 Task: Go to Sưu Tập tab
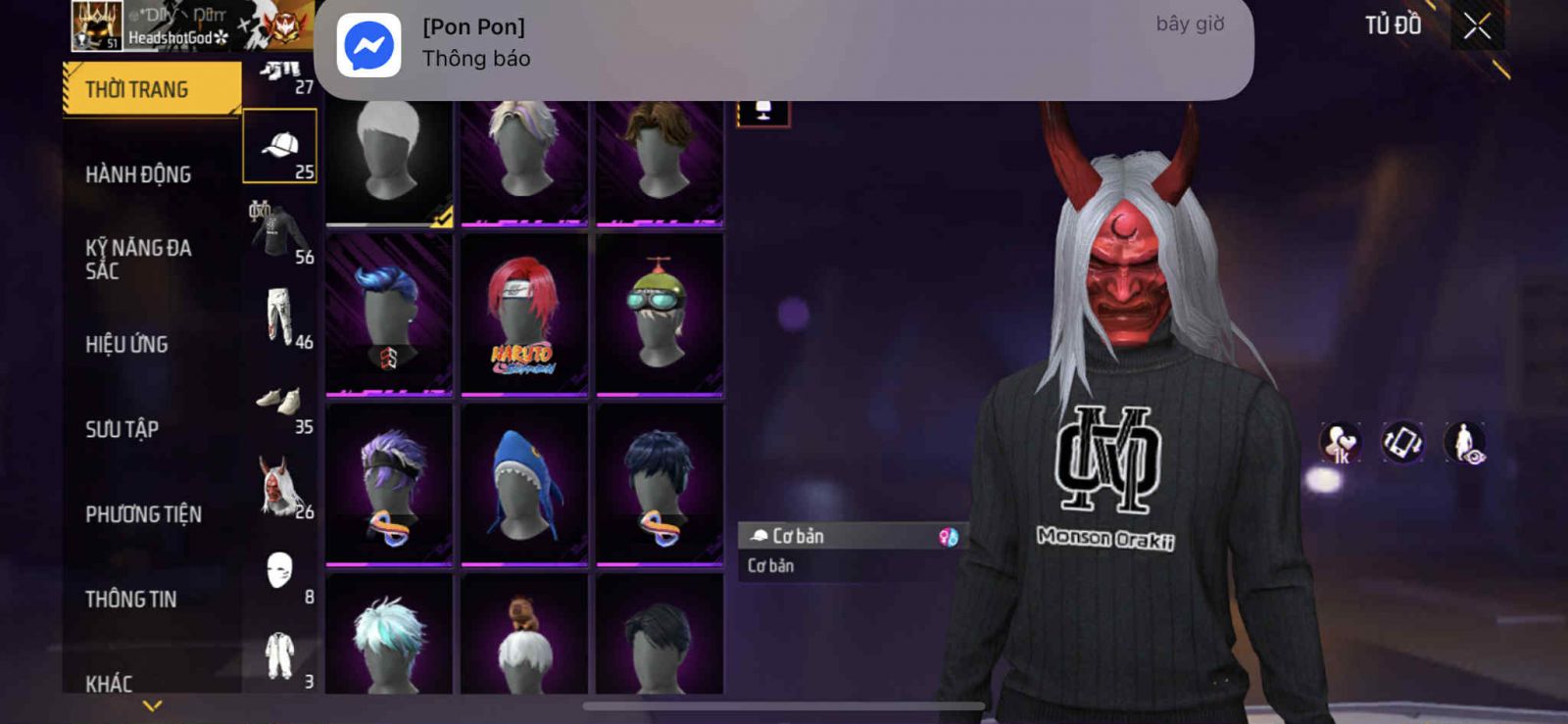(x=122, y=429)
